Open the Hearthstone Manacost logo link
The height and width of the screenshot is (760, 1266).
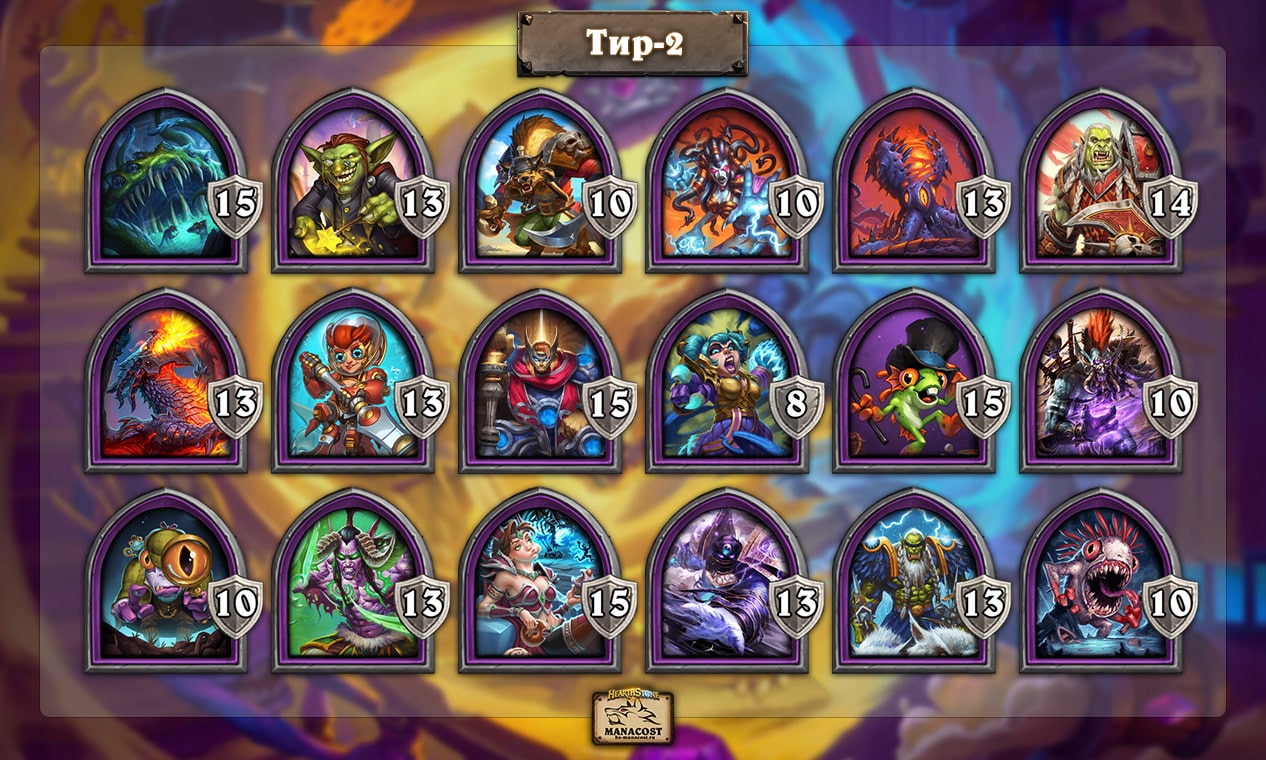[x=632, y=717]
